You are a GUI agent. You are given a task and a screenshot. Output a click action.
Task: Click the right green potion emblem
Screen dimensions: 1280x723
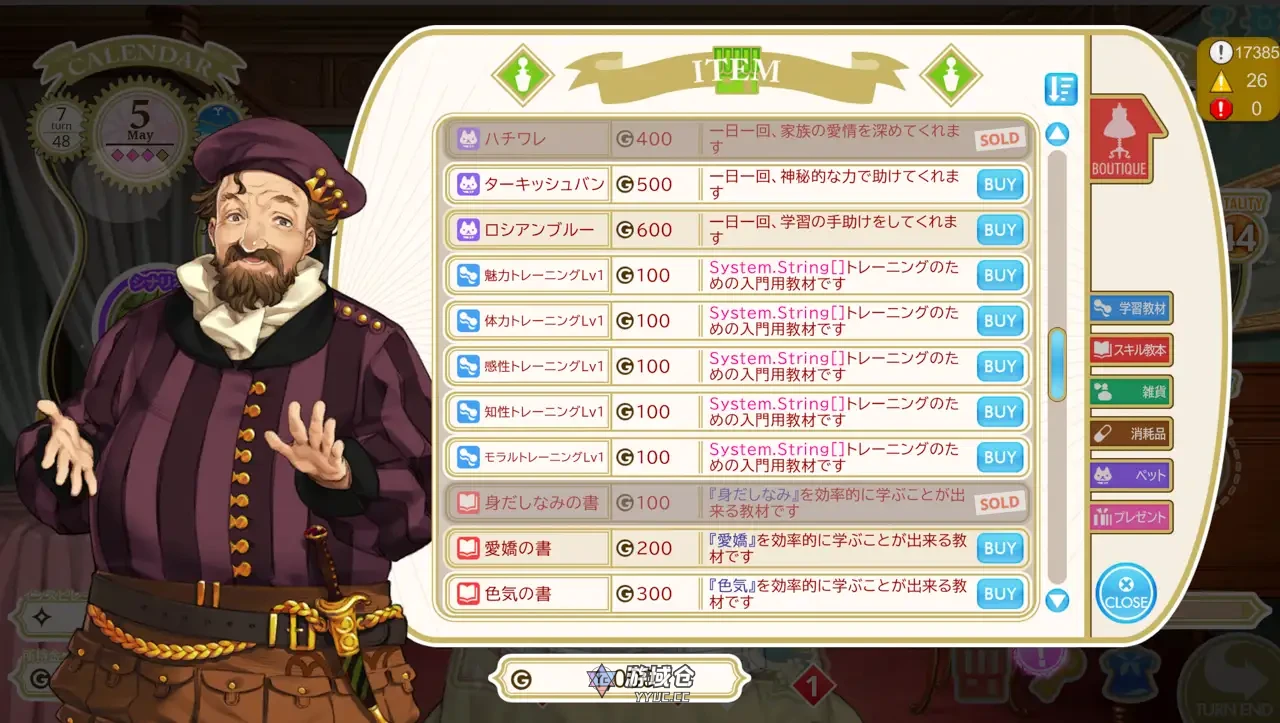(952, 75)
